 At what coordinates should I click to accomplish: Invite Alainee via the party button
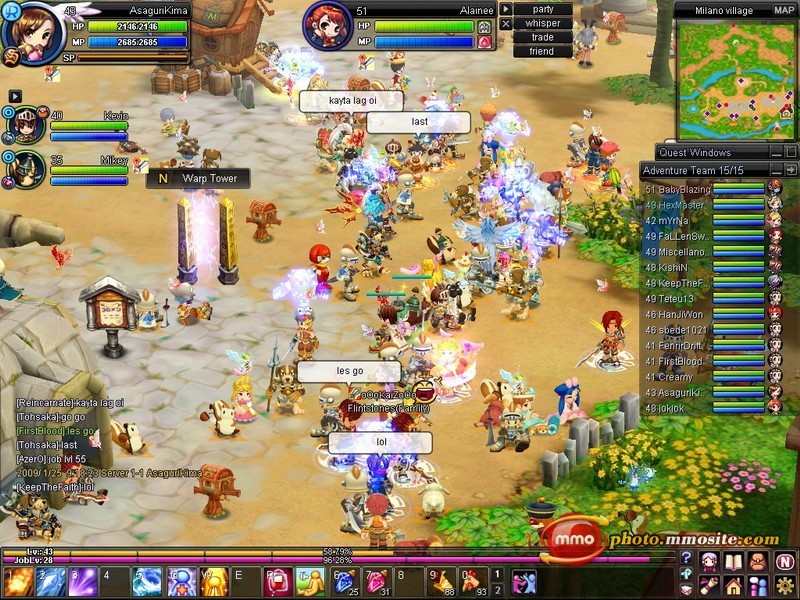pos(543,9)
